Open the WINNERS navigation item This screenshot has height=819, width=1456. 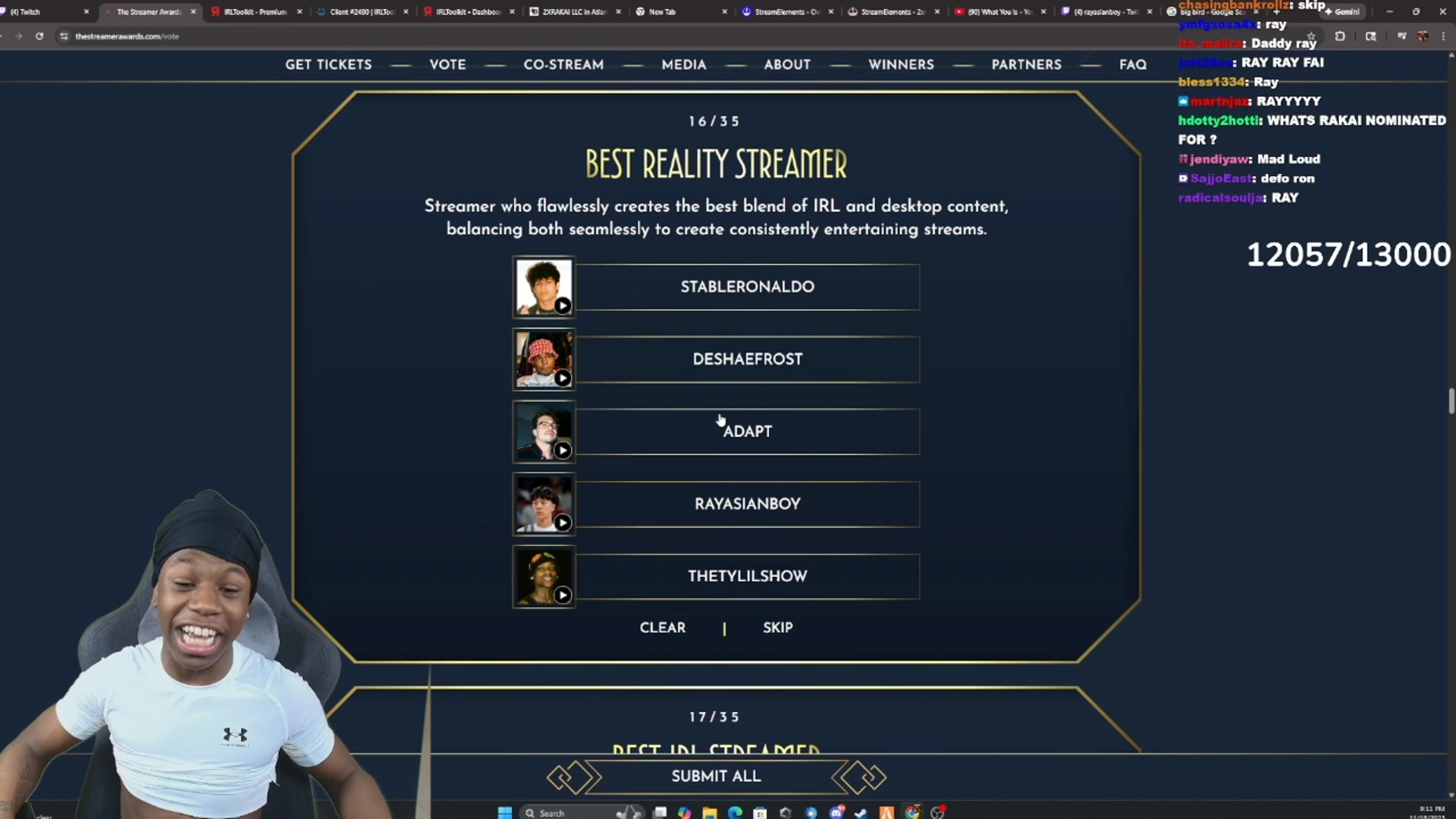tap(901, 65)
